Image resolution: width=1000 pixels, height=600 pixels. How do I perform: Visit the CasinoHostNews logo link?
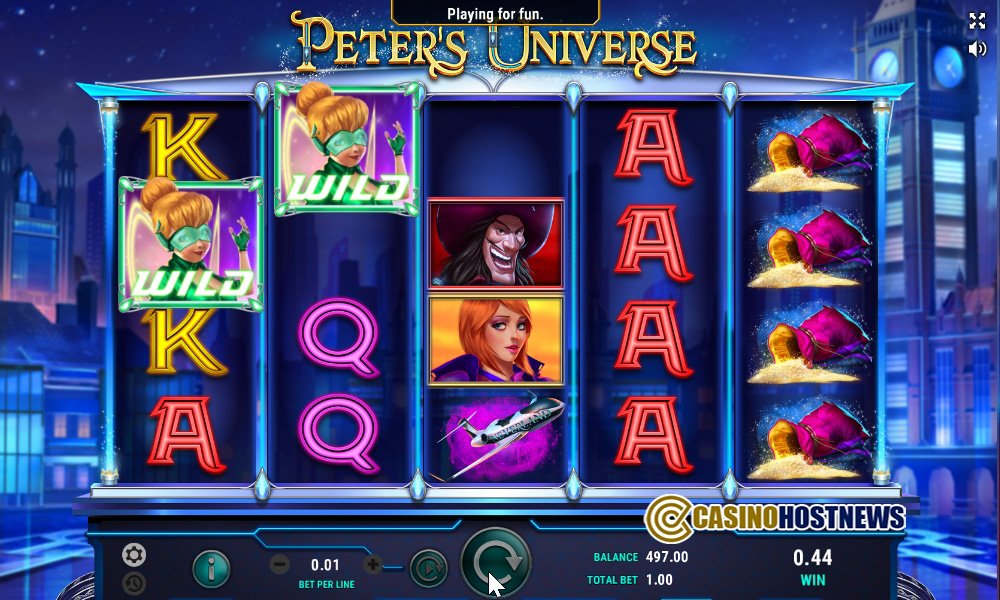click(775, 517)
